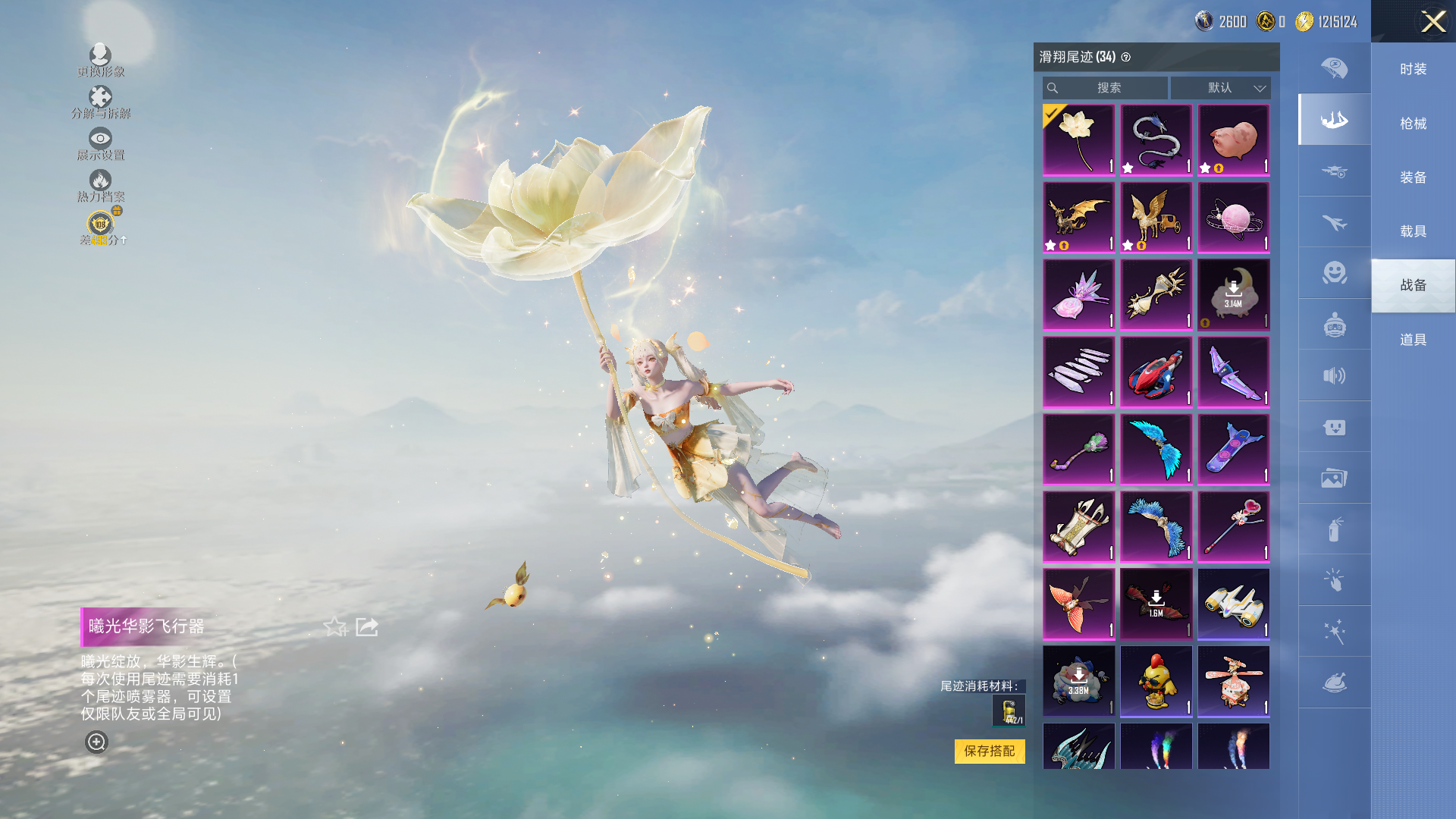Choose the pink planet trail item
This screenshot has width=1456, height=819.
coord(1233,218)
